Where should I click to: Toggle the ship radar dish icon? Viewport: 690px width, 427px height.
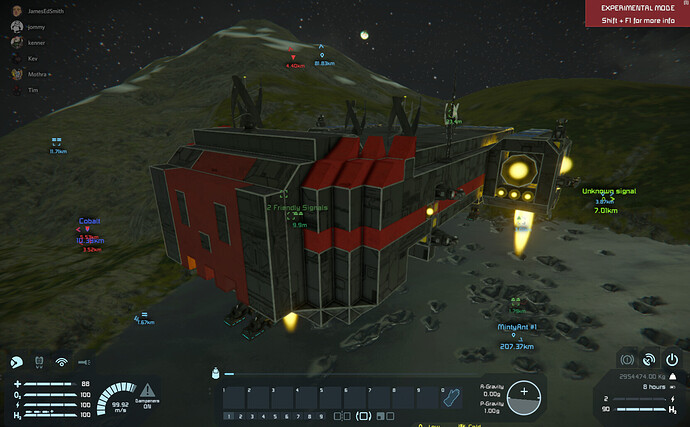(x=649, y=358)
